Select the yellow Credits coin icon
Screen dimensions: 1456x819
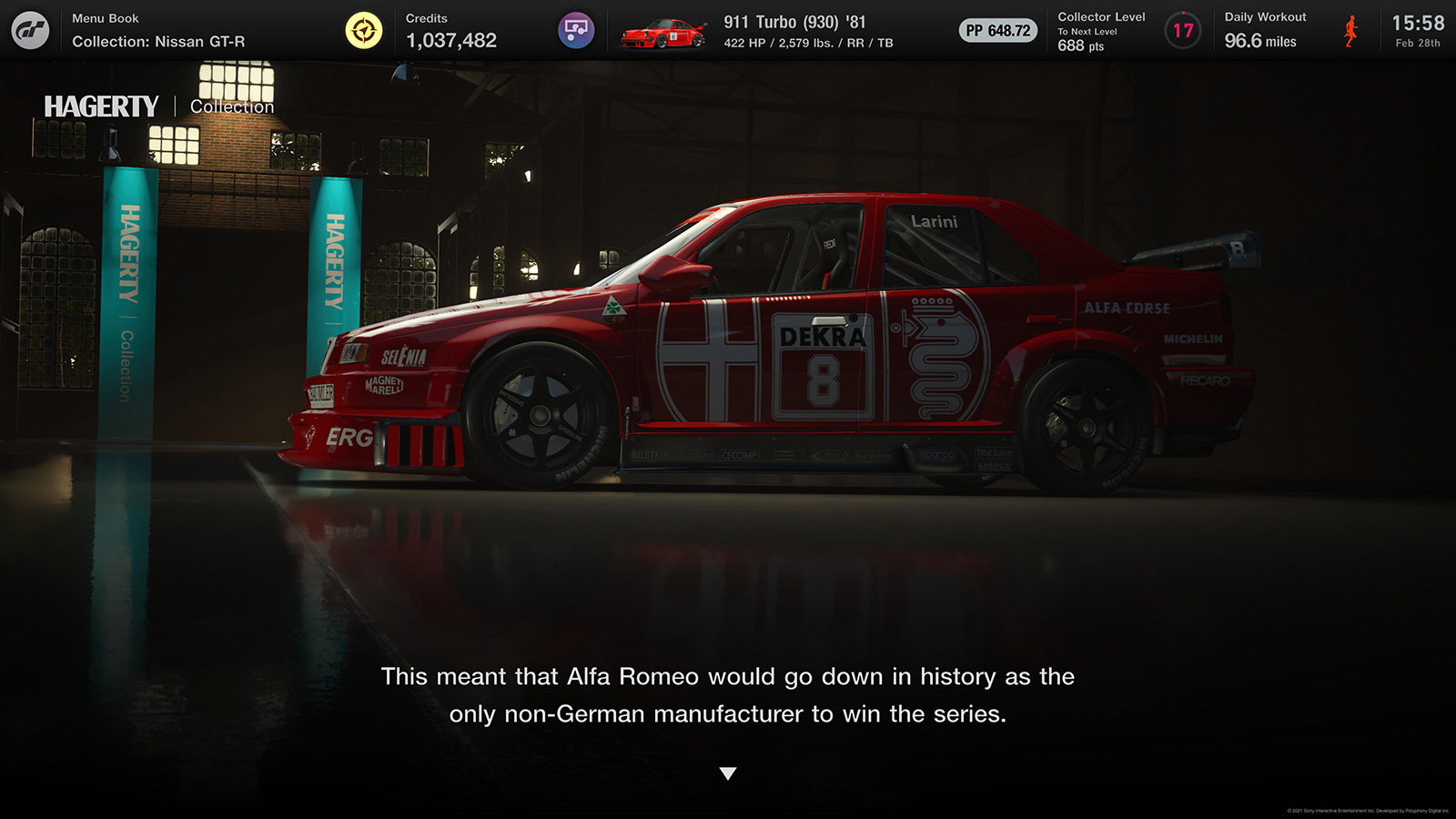click(364, 31)
